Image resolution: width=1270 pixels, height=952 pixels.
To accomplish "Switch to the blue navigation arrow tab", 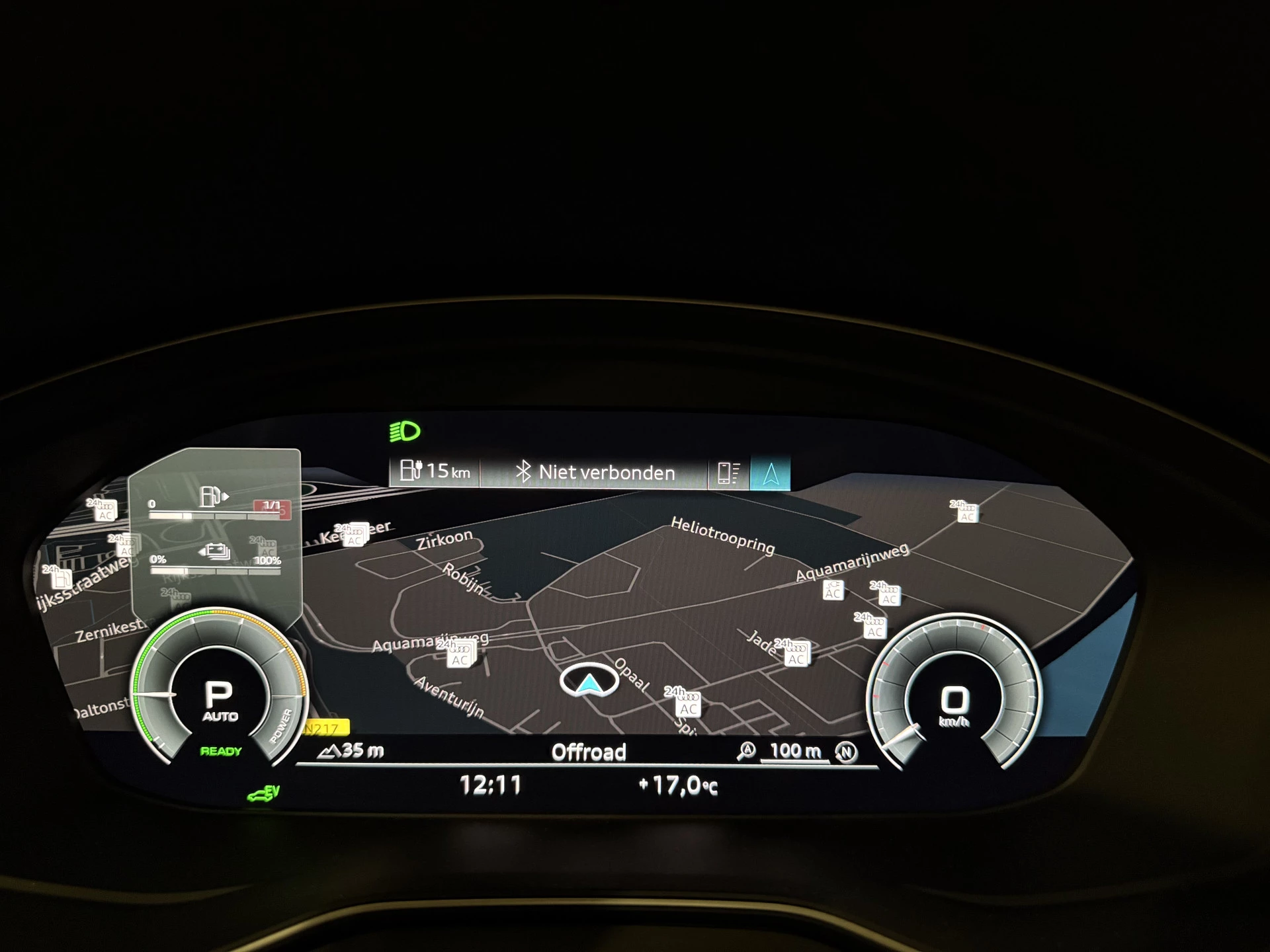I will click(770, 473).
